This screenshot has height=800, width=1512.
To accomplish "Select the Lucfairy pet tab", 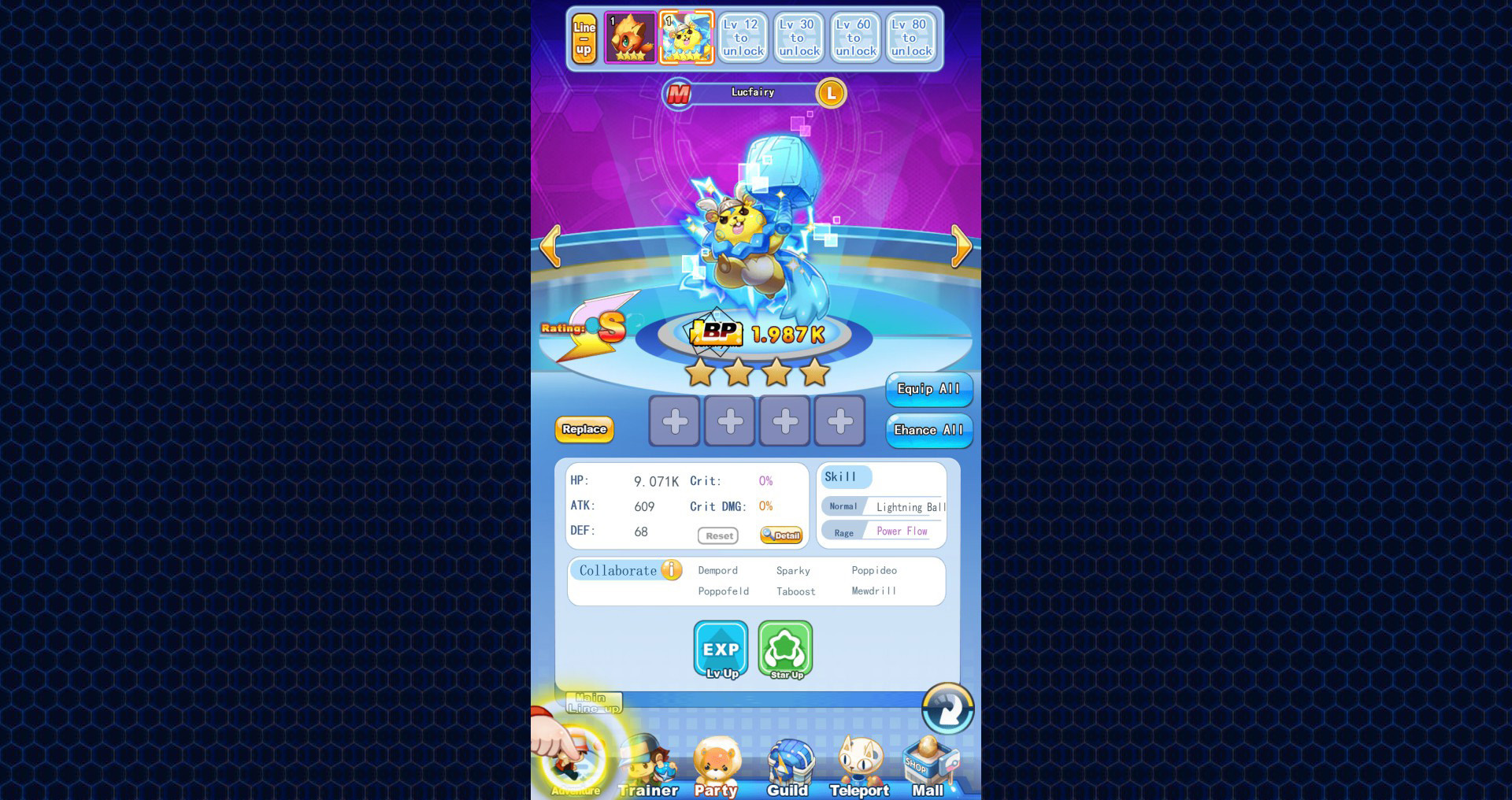I will [687, 36].
